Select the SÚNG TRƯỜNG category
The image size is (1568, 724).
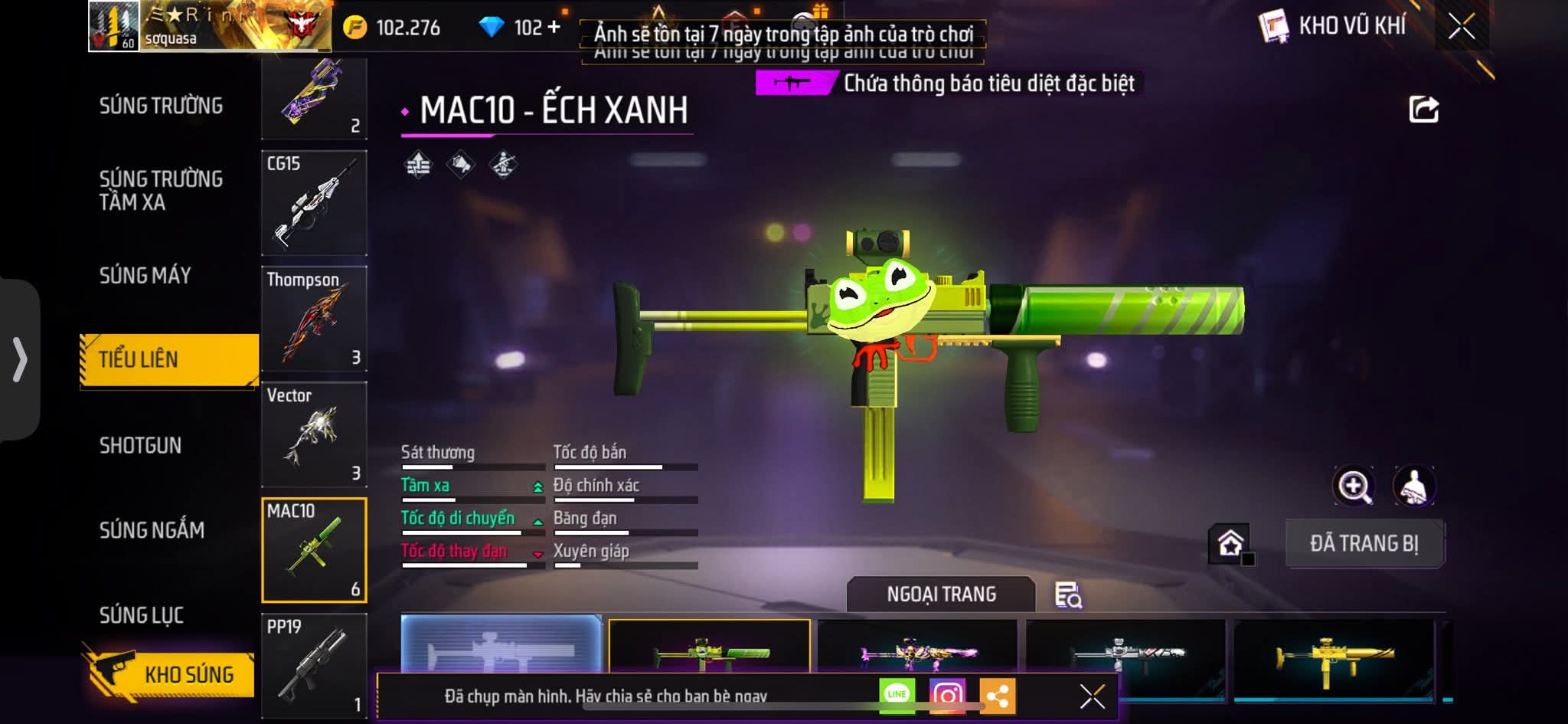click(161, 106)
